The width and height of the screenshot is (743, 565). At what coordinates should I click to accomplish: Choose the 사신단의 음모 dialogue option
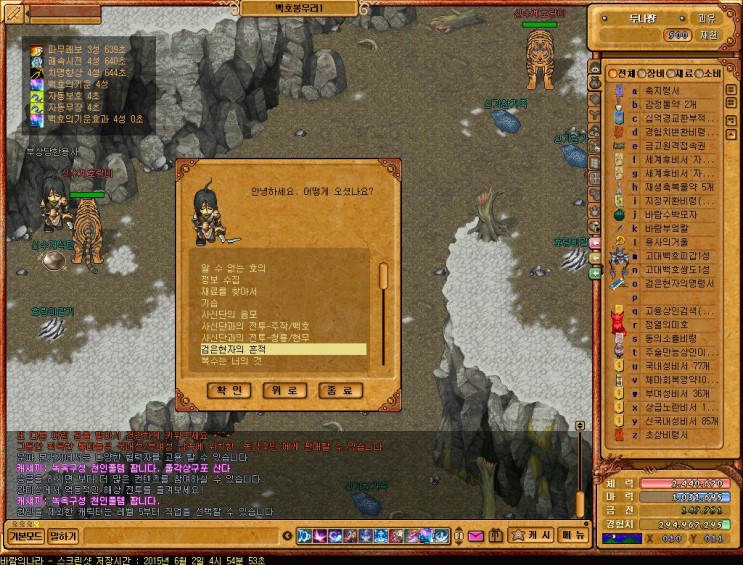click(x=228, y=314)
